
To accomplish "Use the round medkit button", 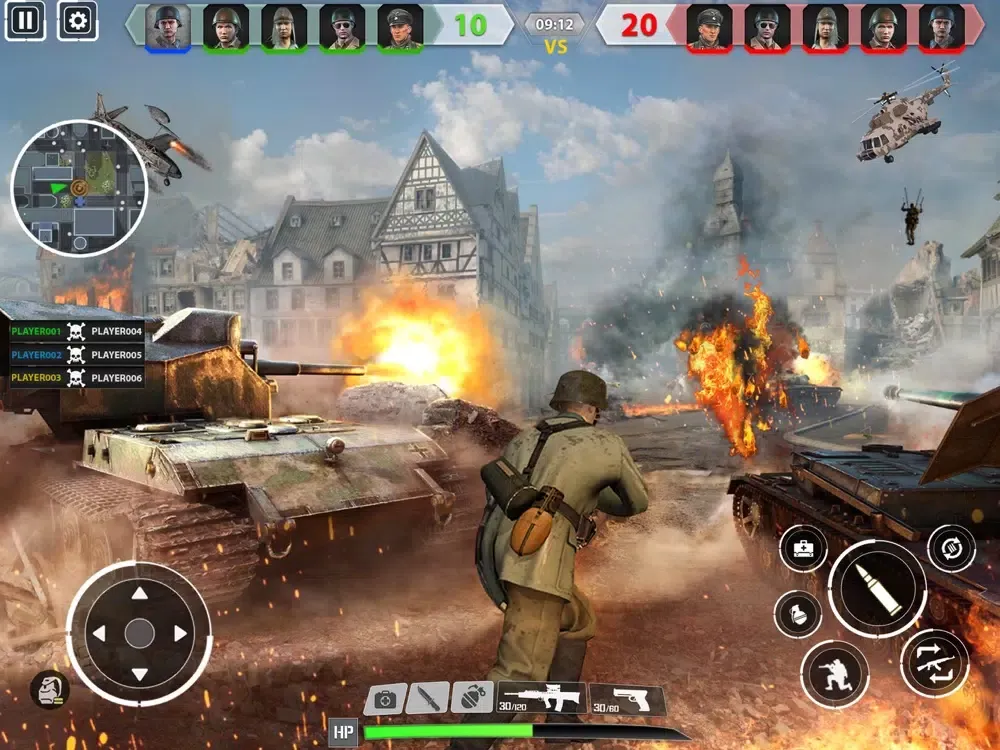I will pyautogui.click(x=803, y=549).
